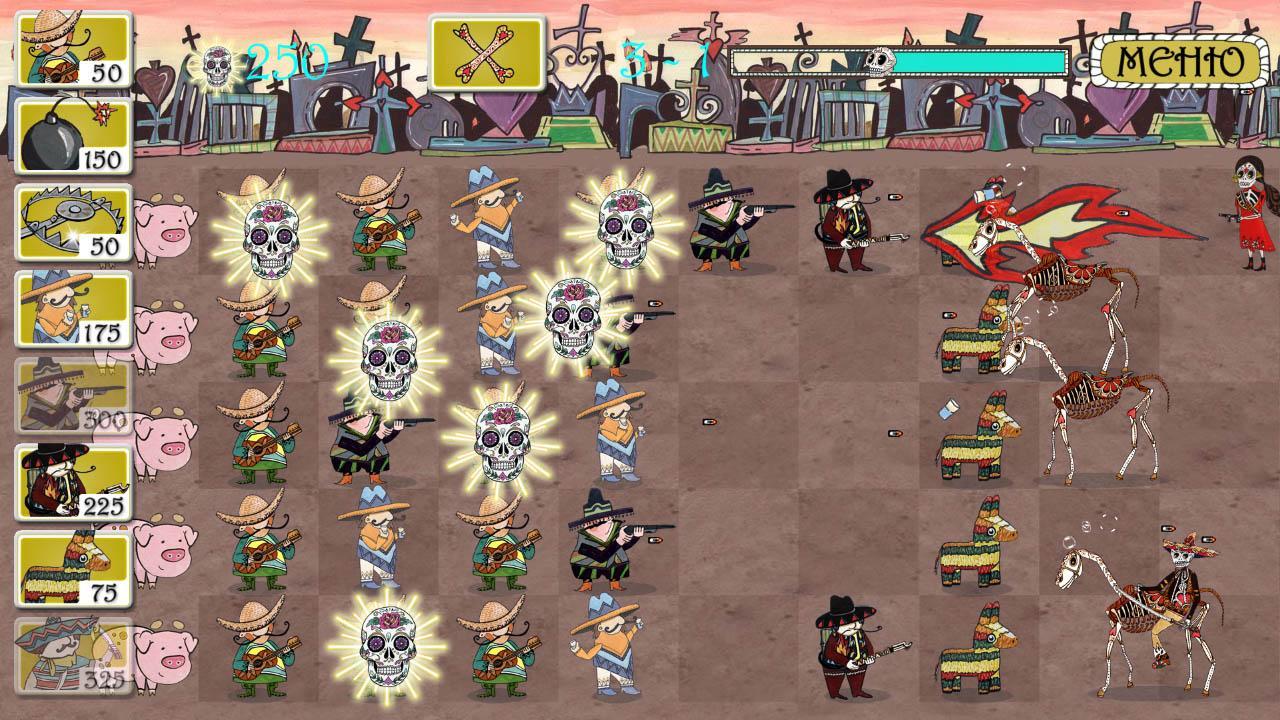Open the МЕНЮ

1180,60
